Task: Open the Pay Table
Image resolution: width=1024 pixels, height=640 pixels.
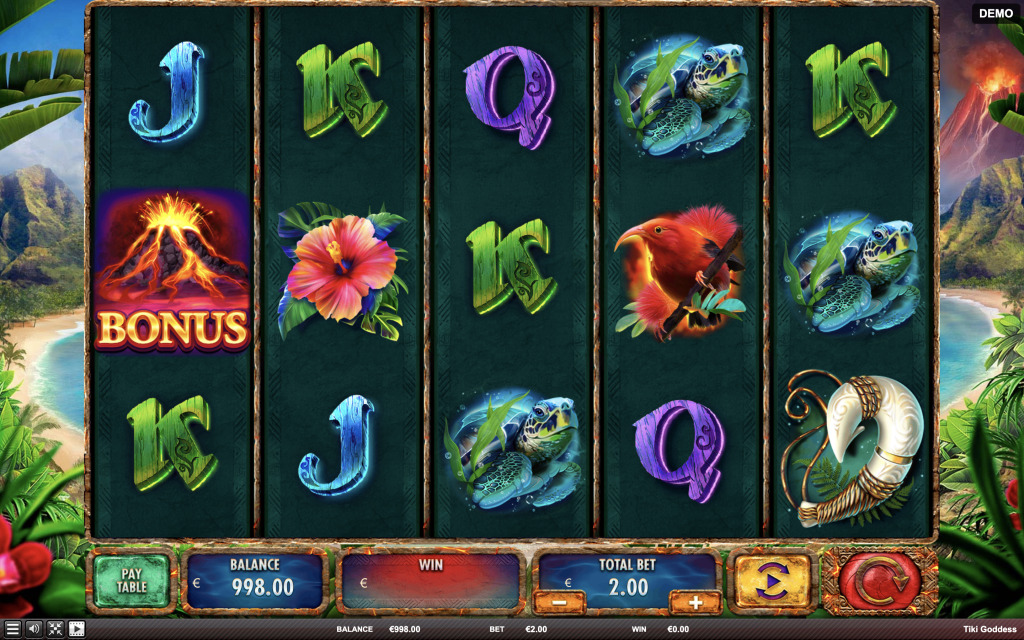Action: (132, 580)
